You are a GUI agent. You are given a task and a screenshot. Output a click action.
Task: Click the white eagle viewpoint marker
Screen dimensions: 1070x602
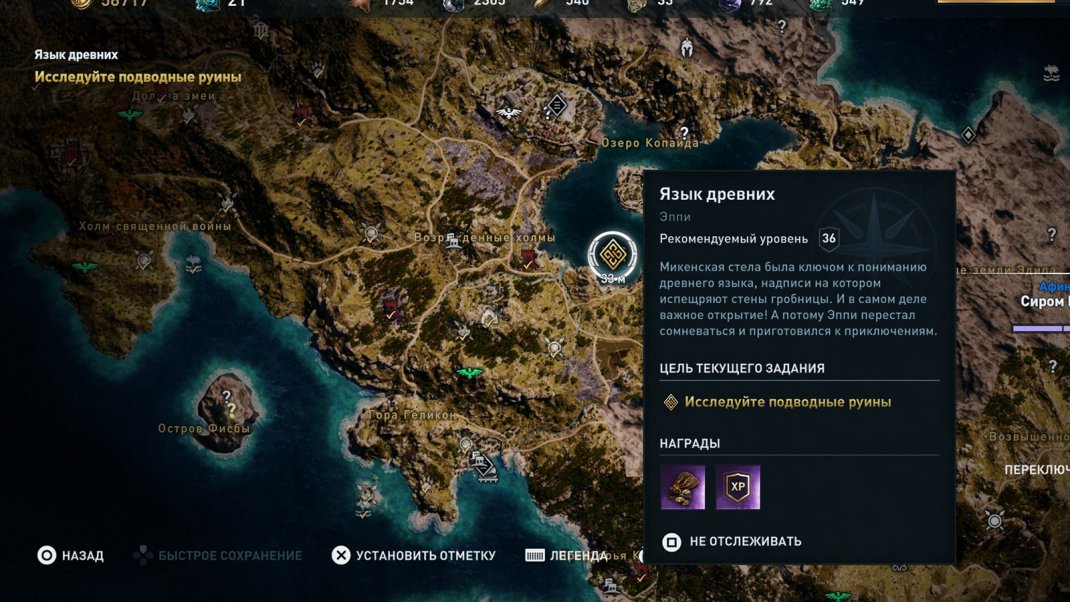[509, 113]
